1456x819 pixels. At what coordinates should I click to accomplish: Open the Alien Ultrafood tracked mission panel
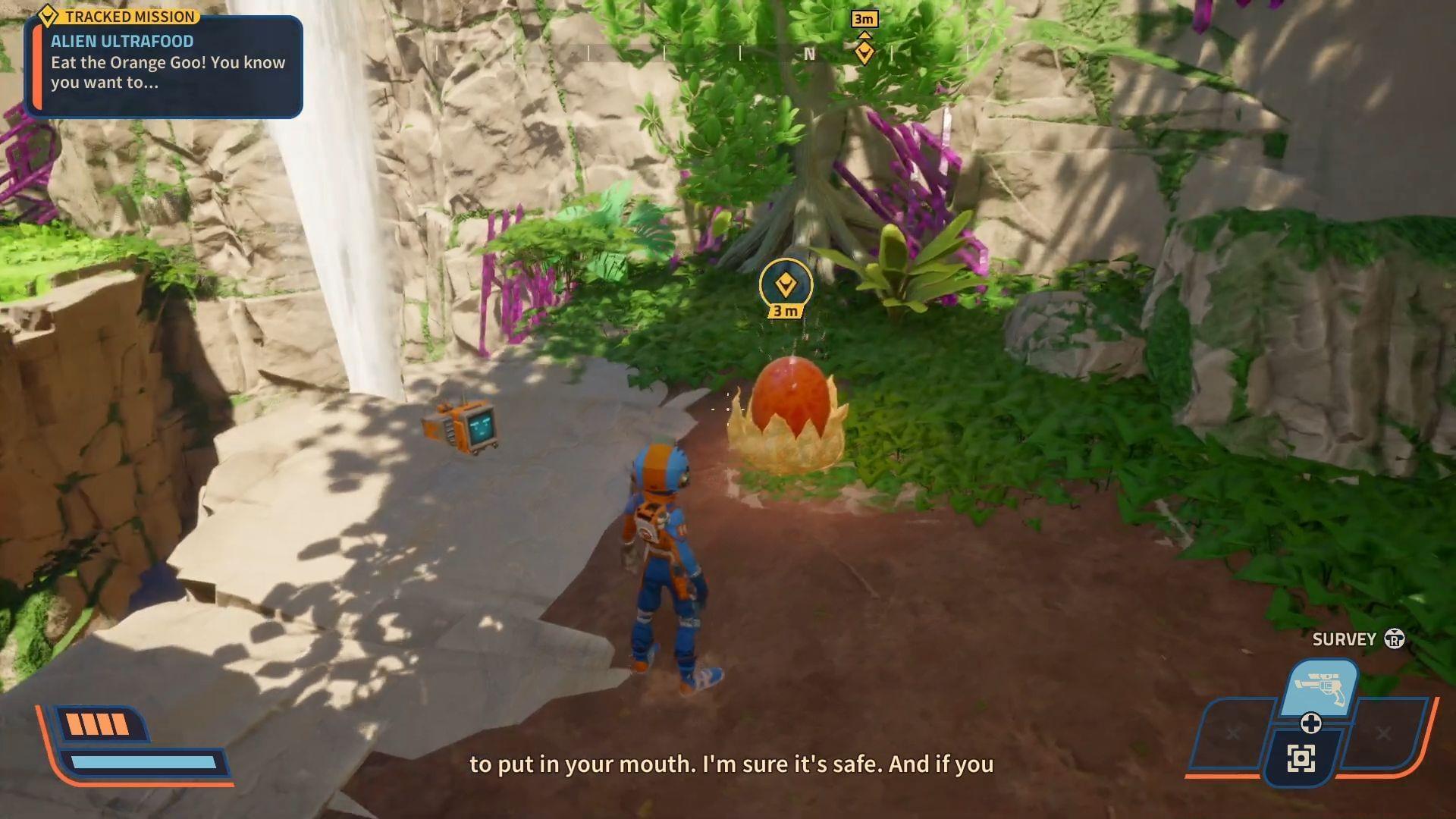(164, 65)
